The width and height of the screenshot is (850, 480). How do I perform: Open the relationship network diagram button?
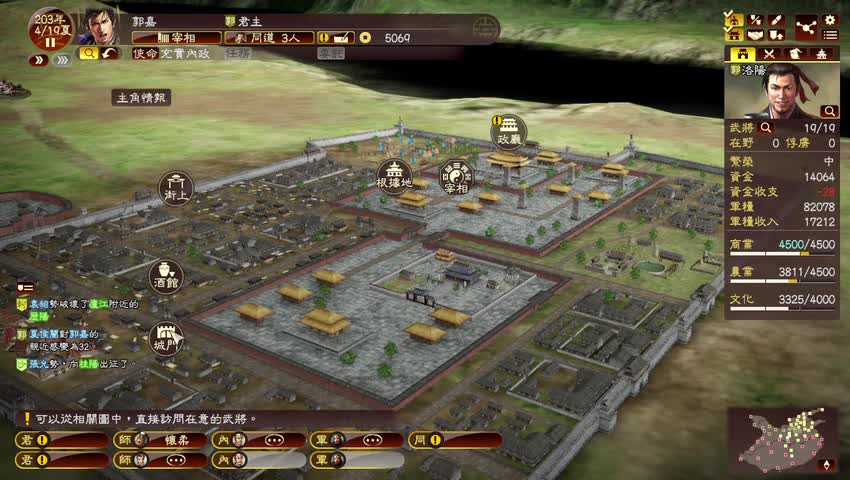(805, 27)
